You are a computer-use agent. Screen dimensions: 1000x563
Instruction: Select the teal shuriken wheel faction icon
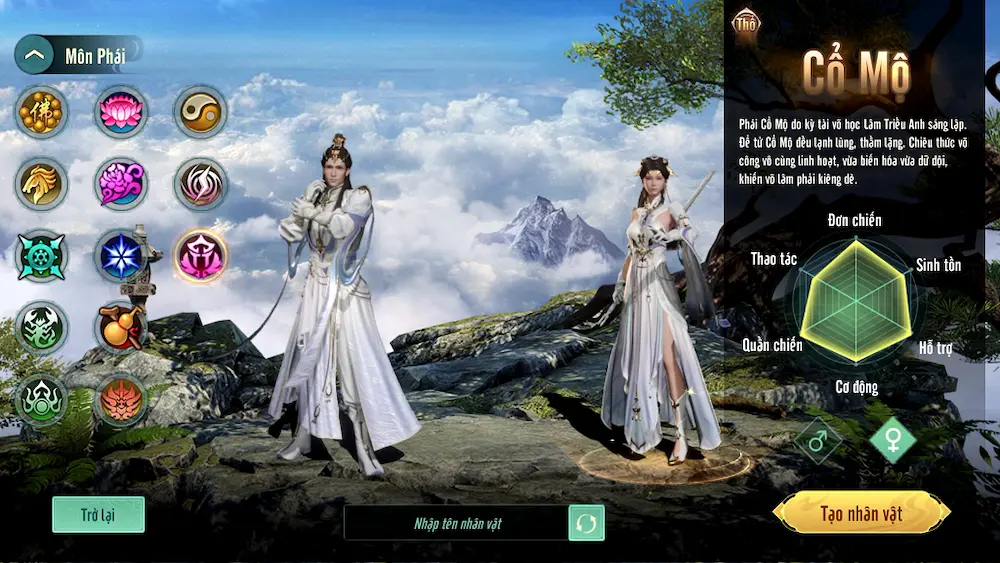click(x=41, y=256)
